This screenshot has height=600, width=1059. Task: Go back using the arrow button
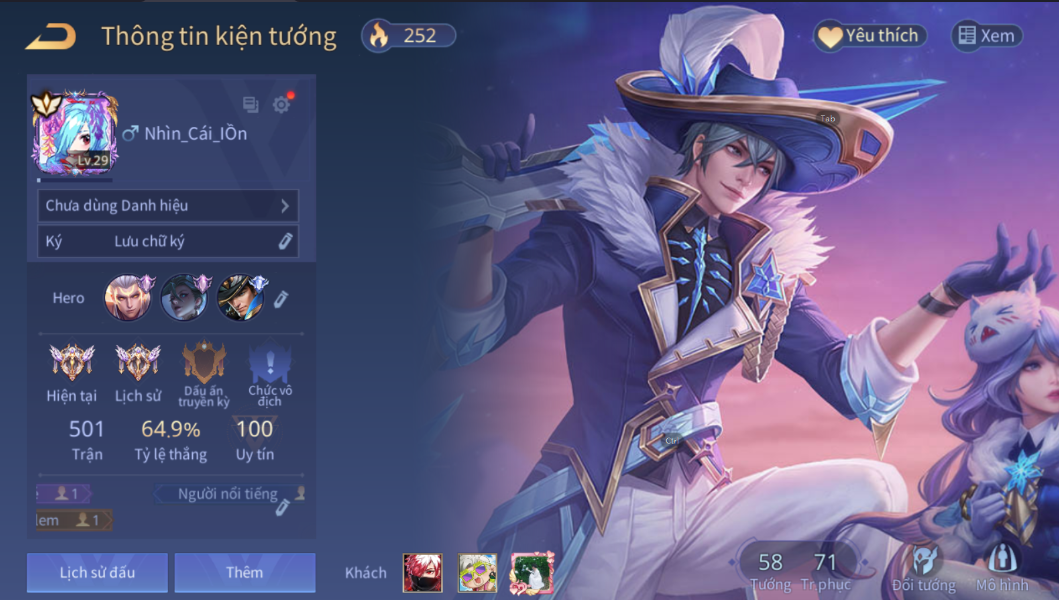pyautogui.click(x=51, y=37)
